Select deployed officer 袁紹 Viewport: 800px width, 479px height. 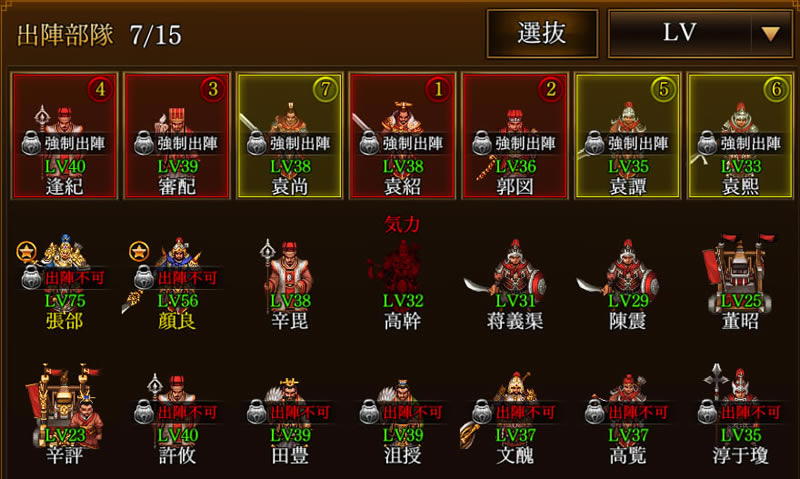pos(401,136)
